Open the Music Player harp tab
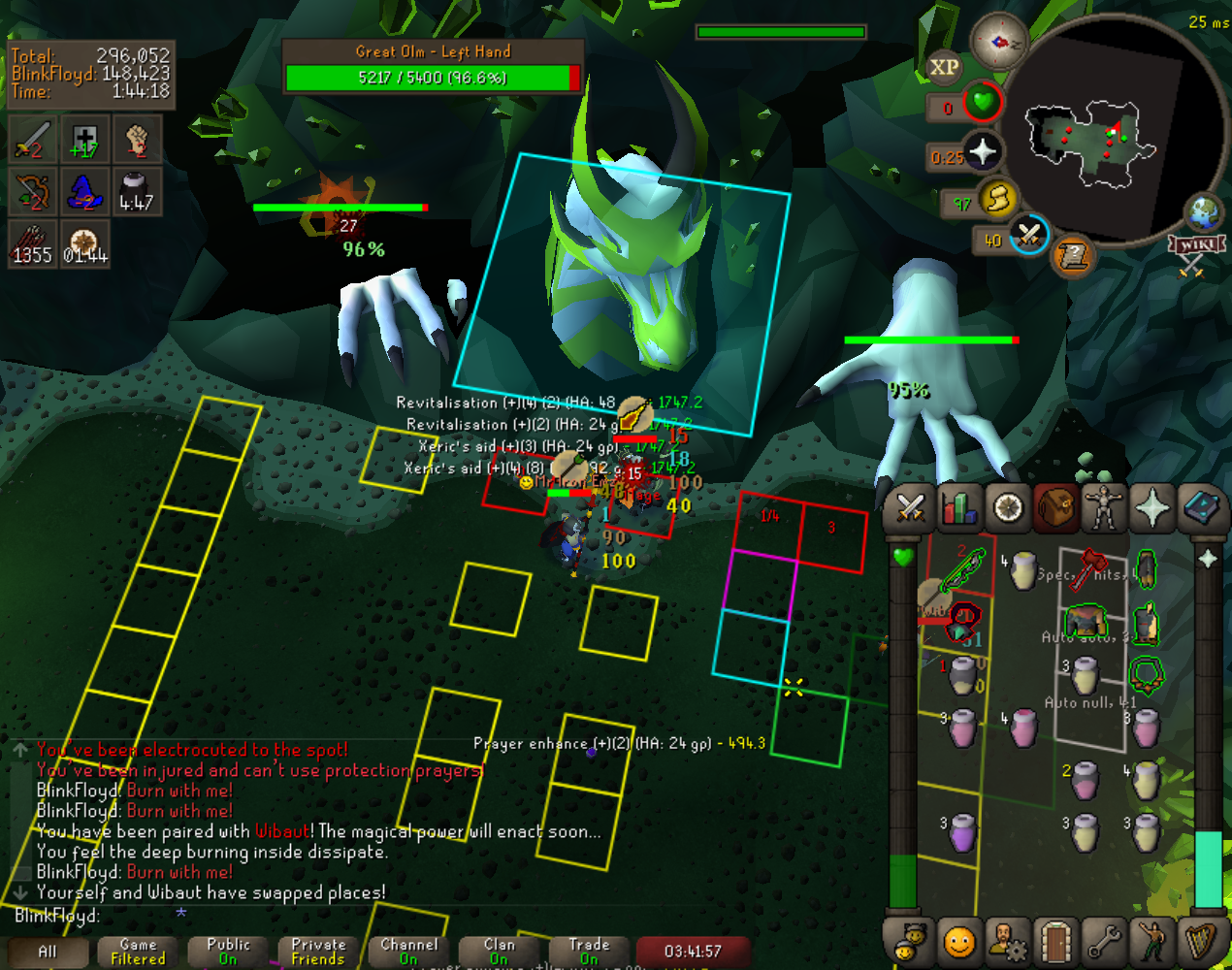The height and width of the screenshot is (970, 1232). pos(1201,941)
